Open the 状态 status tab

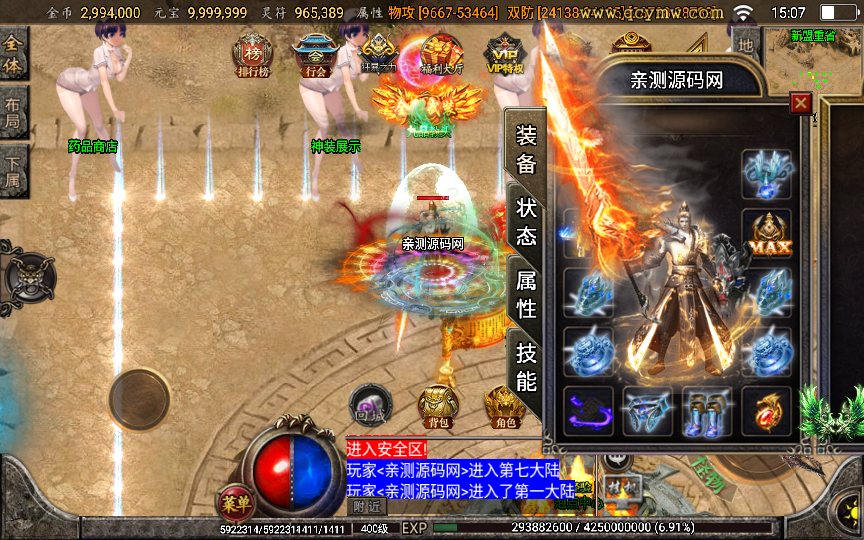coord(526,221)
